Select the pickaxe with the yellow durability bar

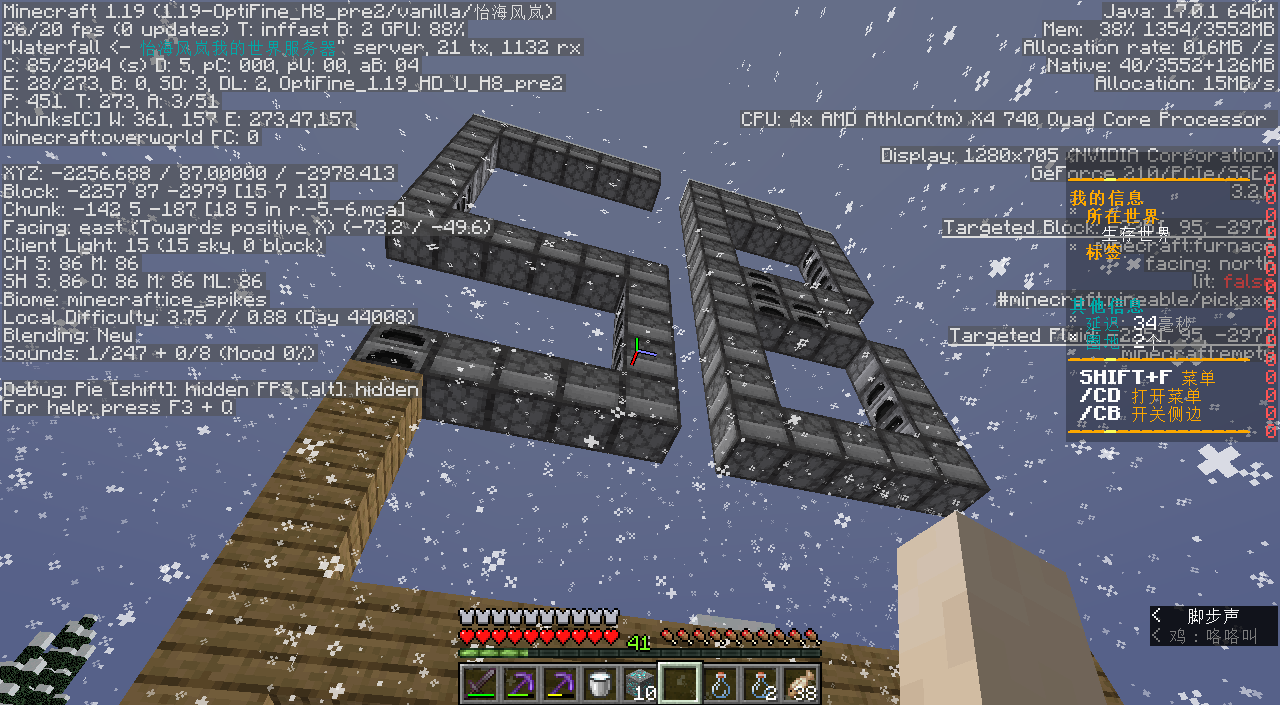[x=559, y=684]
